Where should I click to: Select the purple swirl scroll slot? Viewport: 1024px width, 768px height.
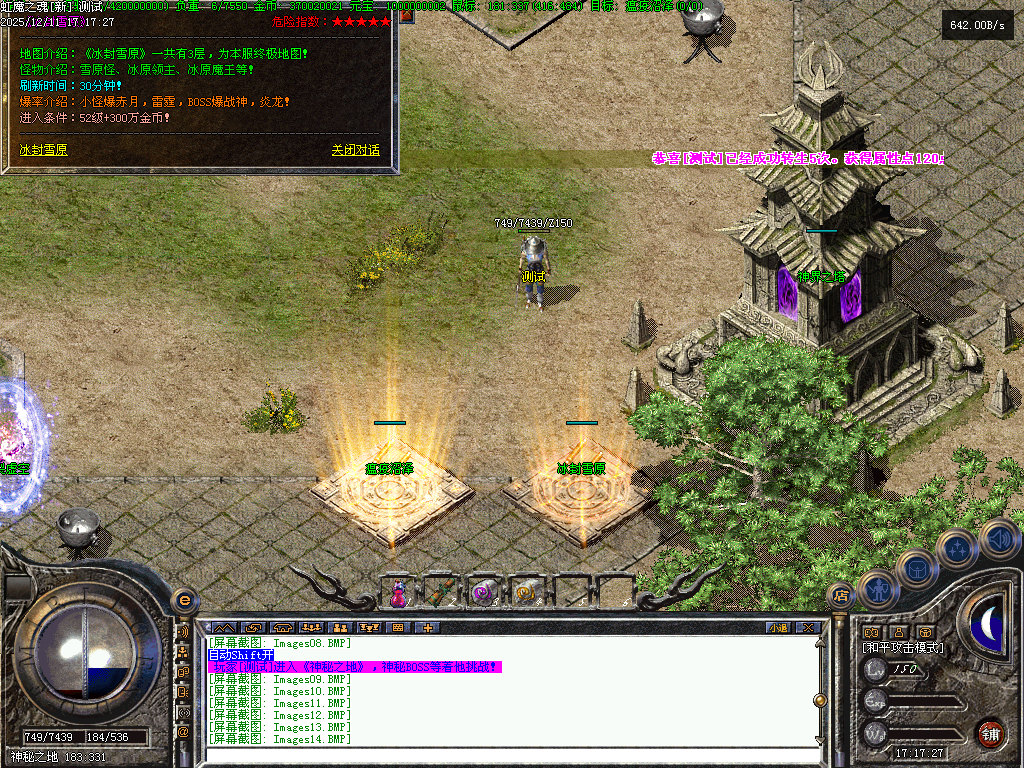[484, 593]
